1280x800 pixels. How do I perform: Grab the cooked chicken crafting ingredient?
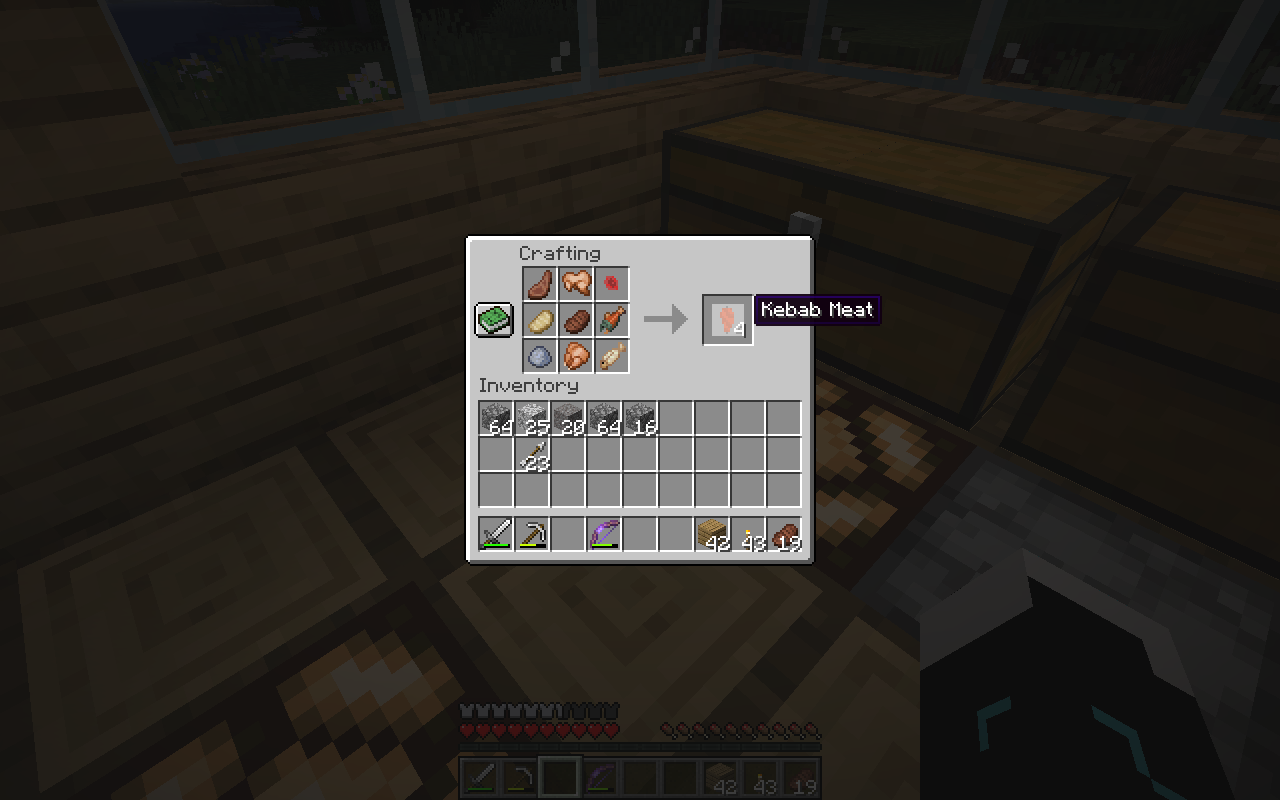[577, 357]
